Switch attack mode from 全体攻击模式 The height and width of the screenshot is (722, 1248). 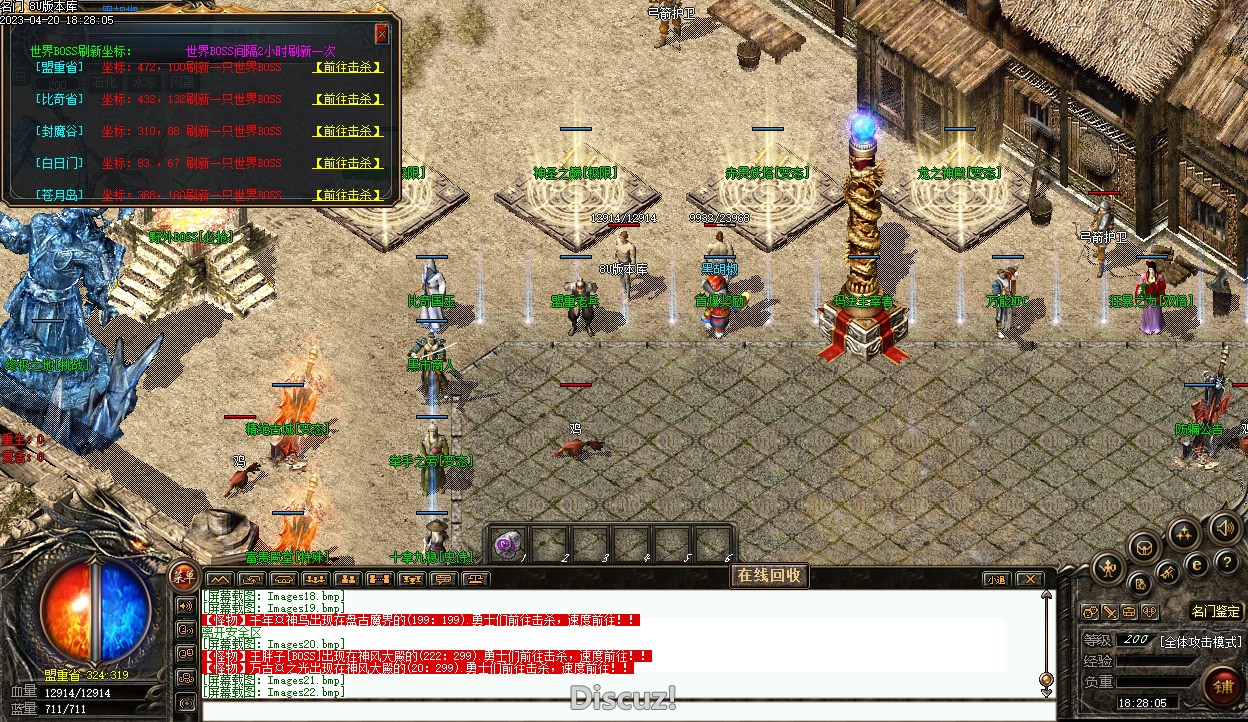pos(1201,641)
